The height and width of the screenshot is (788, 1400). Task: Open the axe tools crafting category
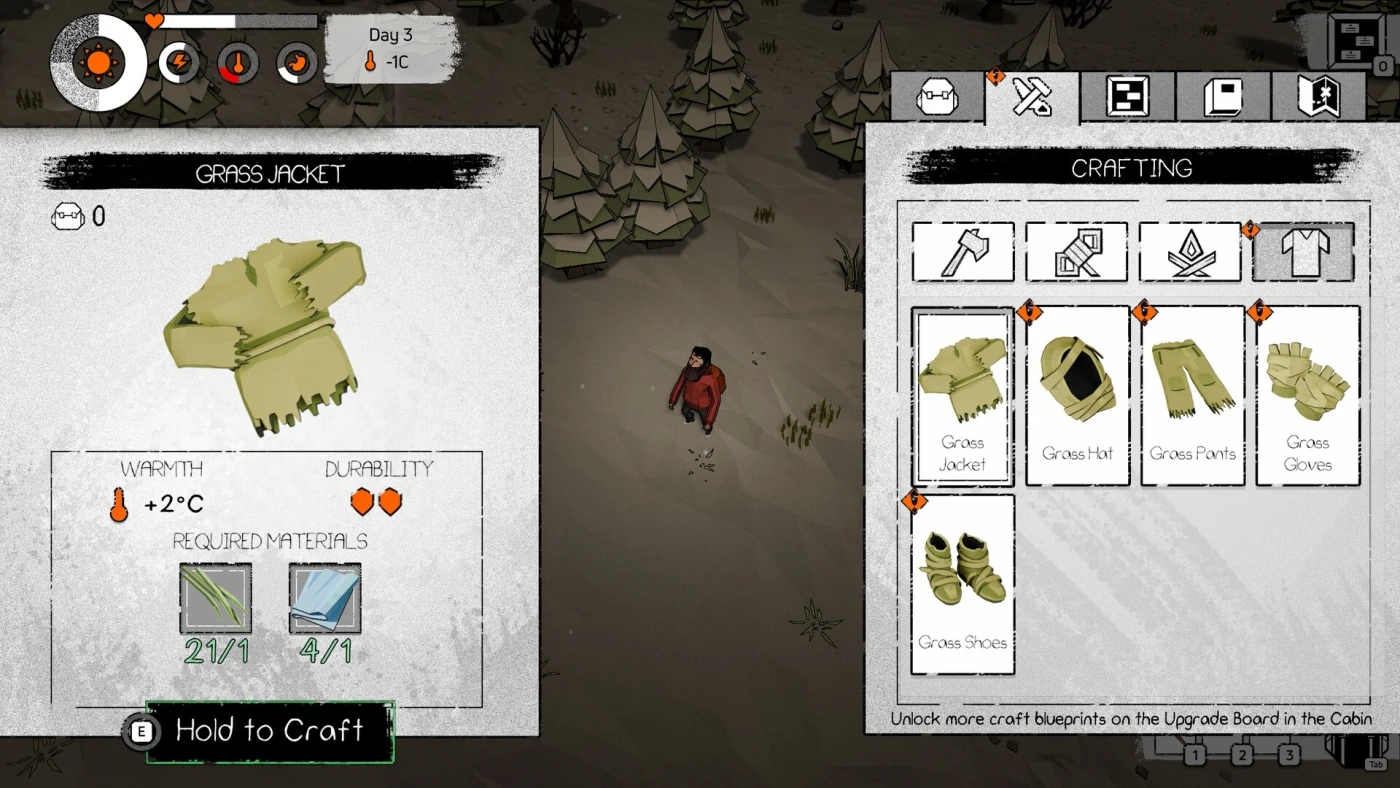(x=962, y=252)
